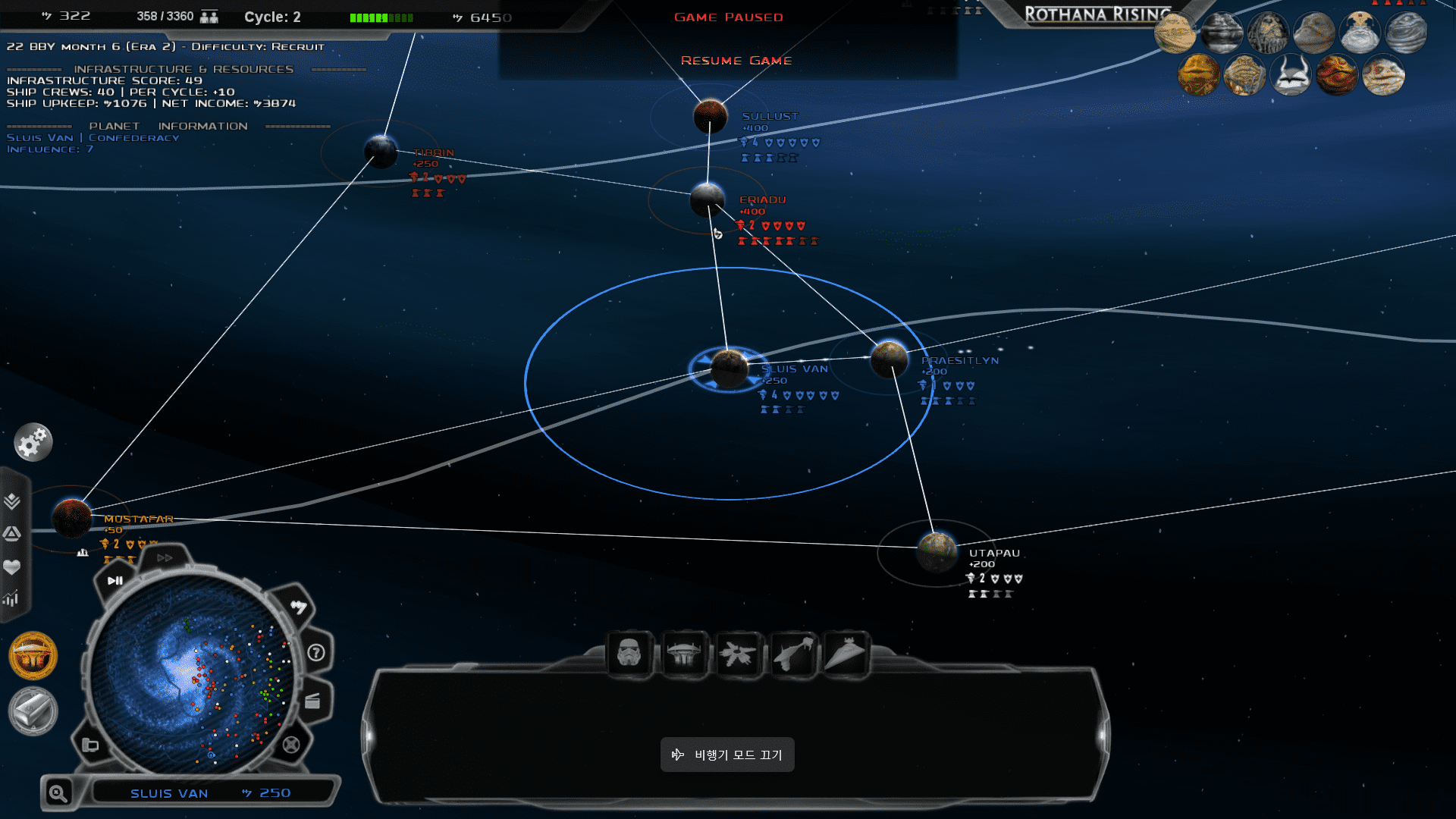The image size is (1456, 819).
Task: Open the question mark help button
Action: (316, 653)
